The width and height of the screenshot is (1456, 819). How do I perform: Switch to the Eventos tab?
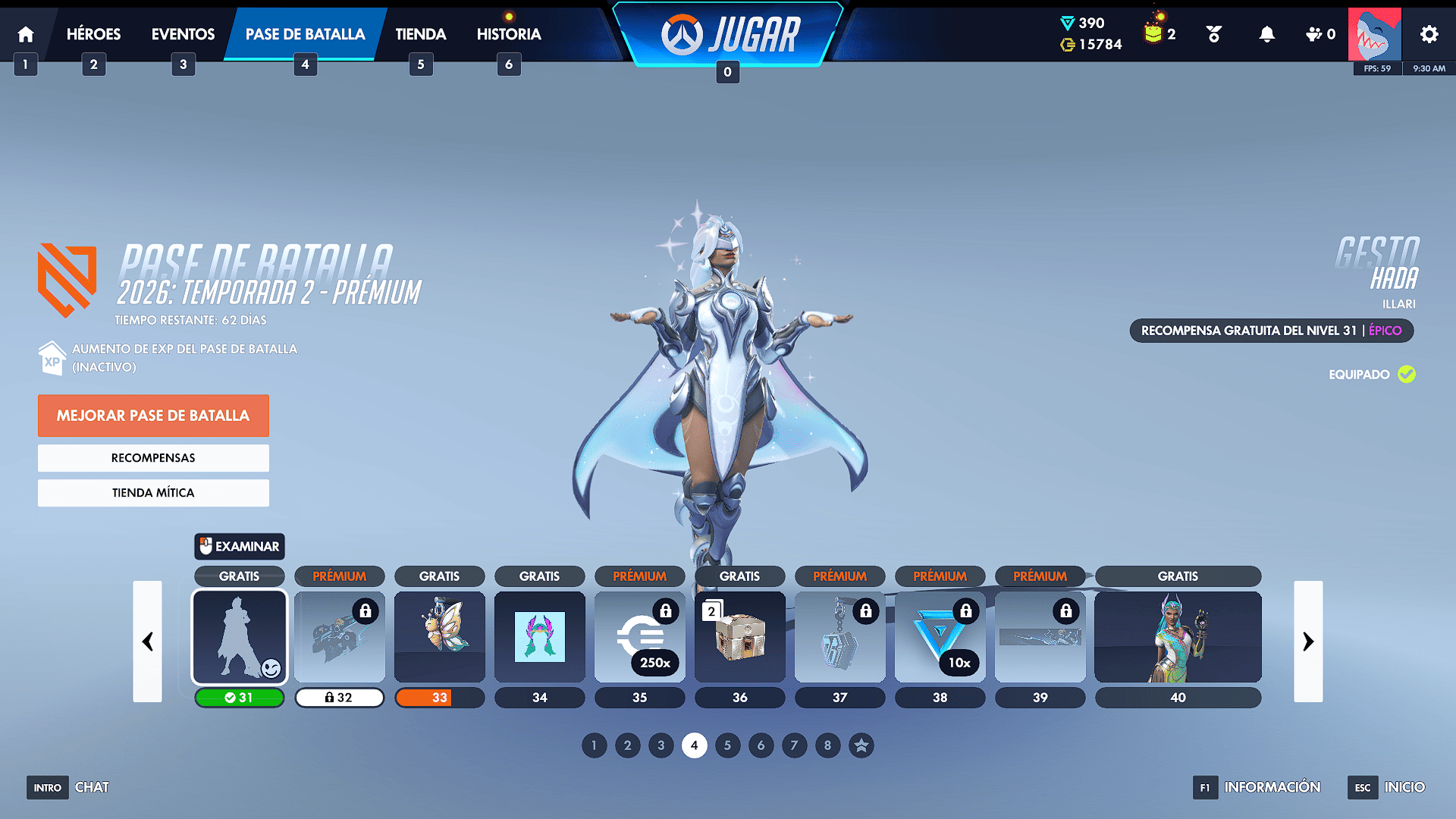coord(183,34)
